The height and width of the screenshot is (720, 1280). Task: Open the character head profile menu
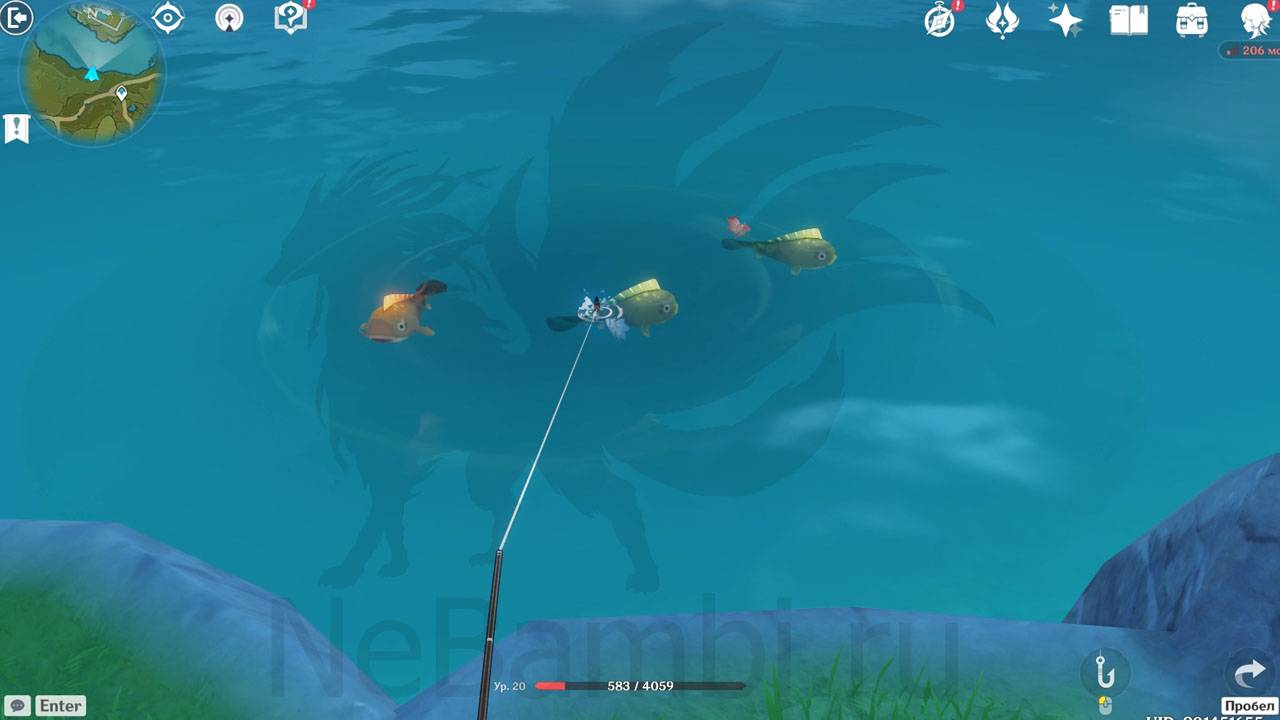click(1255, 20)
